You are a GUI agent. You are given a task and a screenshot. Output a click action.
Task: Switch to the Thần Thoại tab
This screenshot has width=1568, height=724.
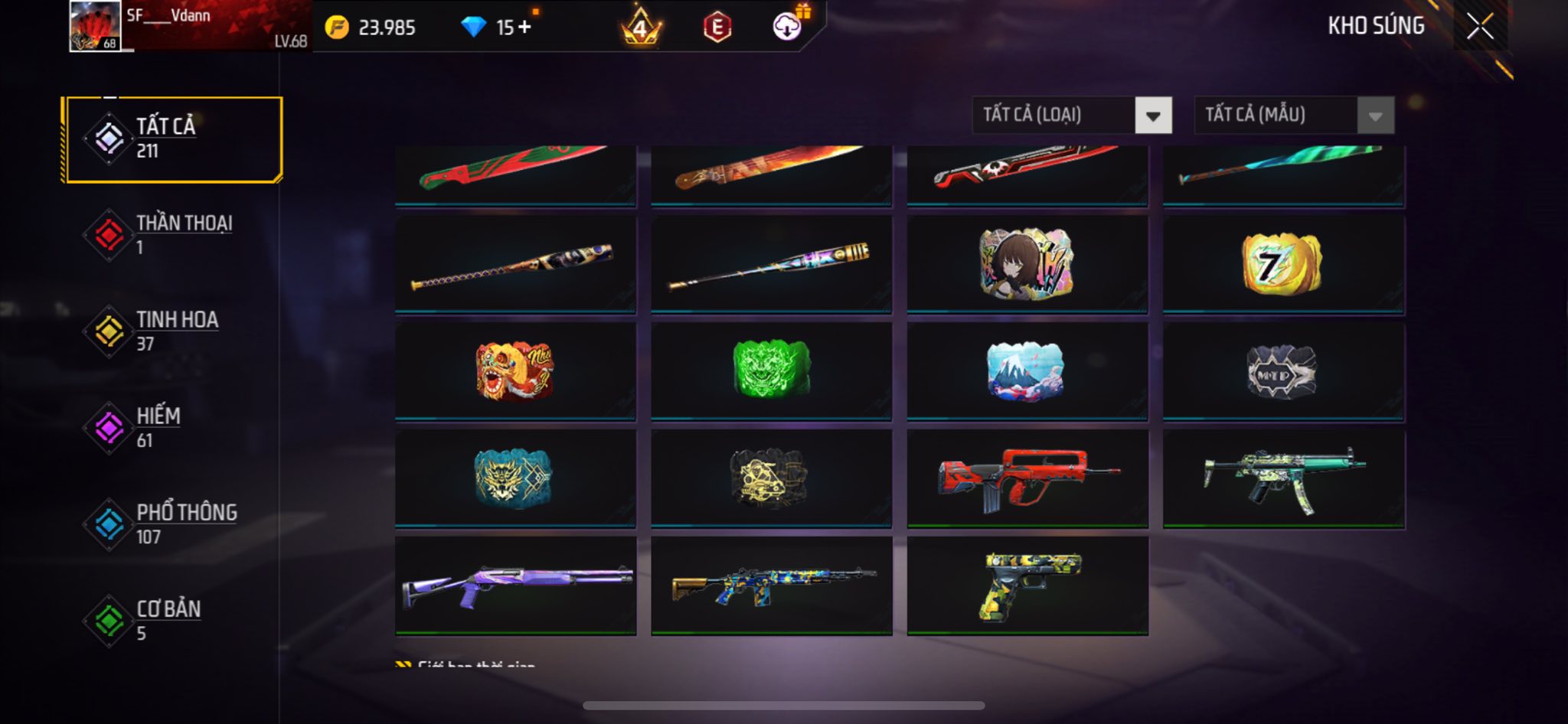tap(175, 235)
